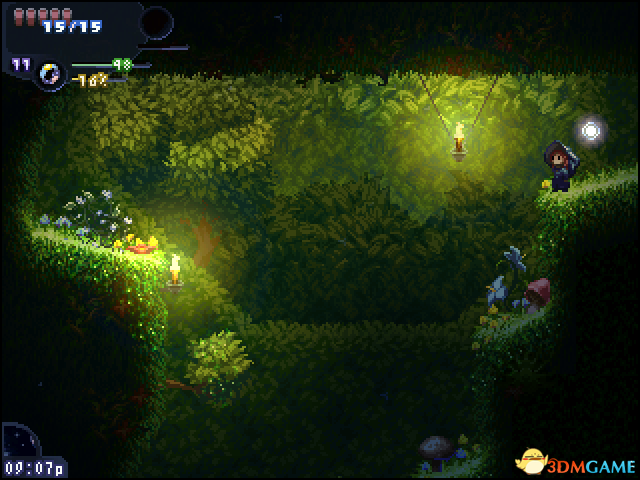Open the 3DMGAME watermark link

(574, 461)
